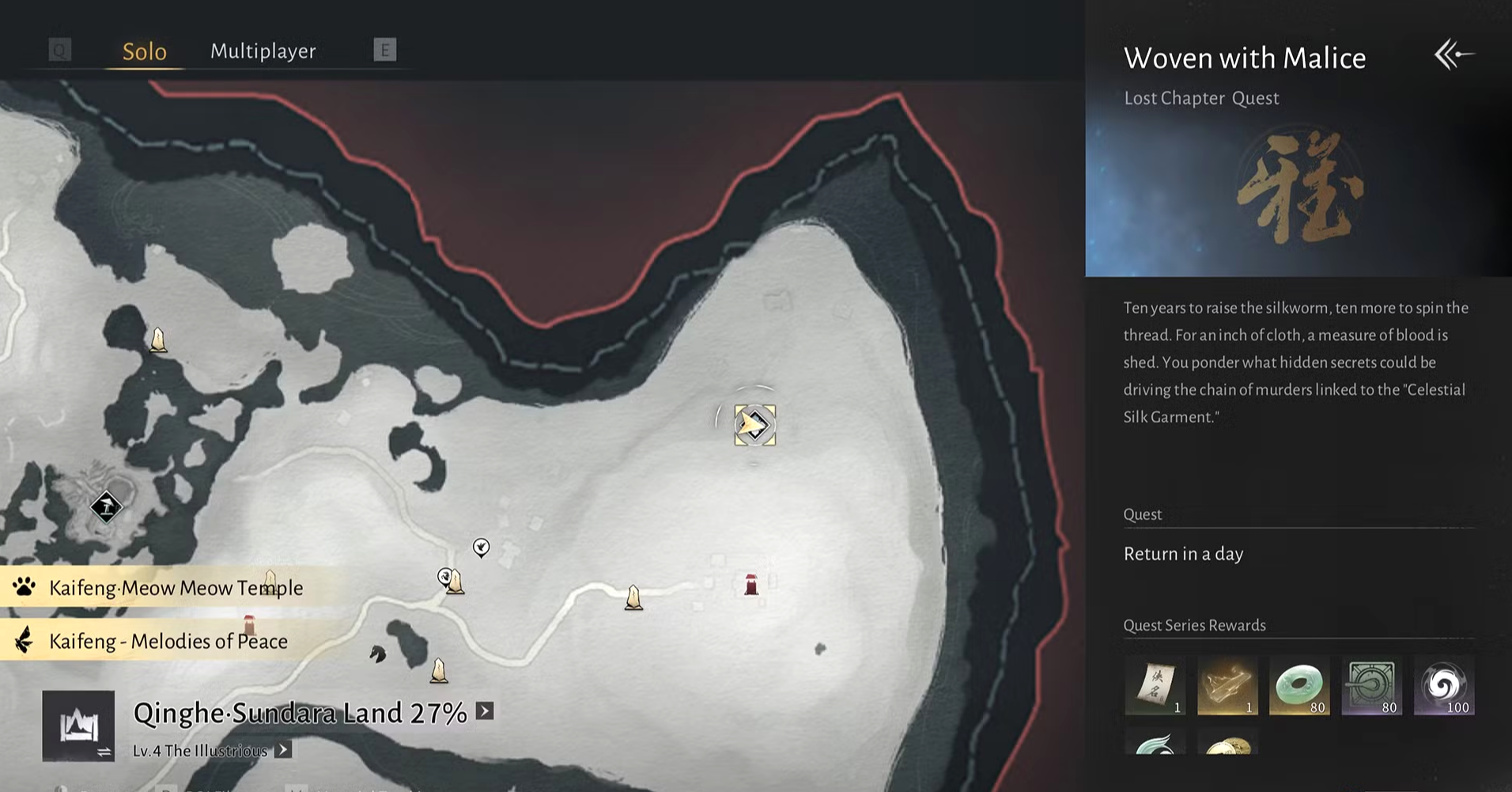Inspect the jade ring reward item
The height and width of the screenshot is (792, 1512).
click(x=1299, y=685)
